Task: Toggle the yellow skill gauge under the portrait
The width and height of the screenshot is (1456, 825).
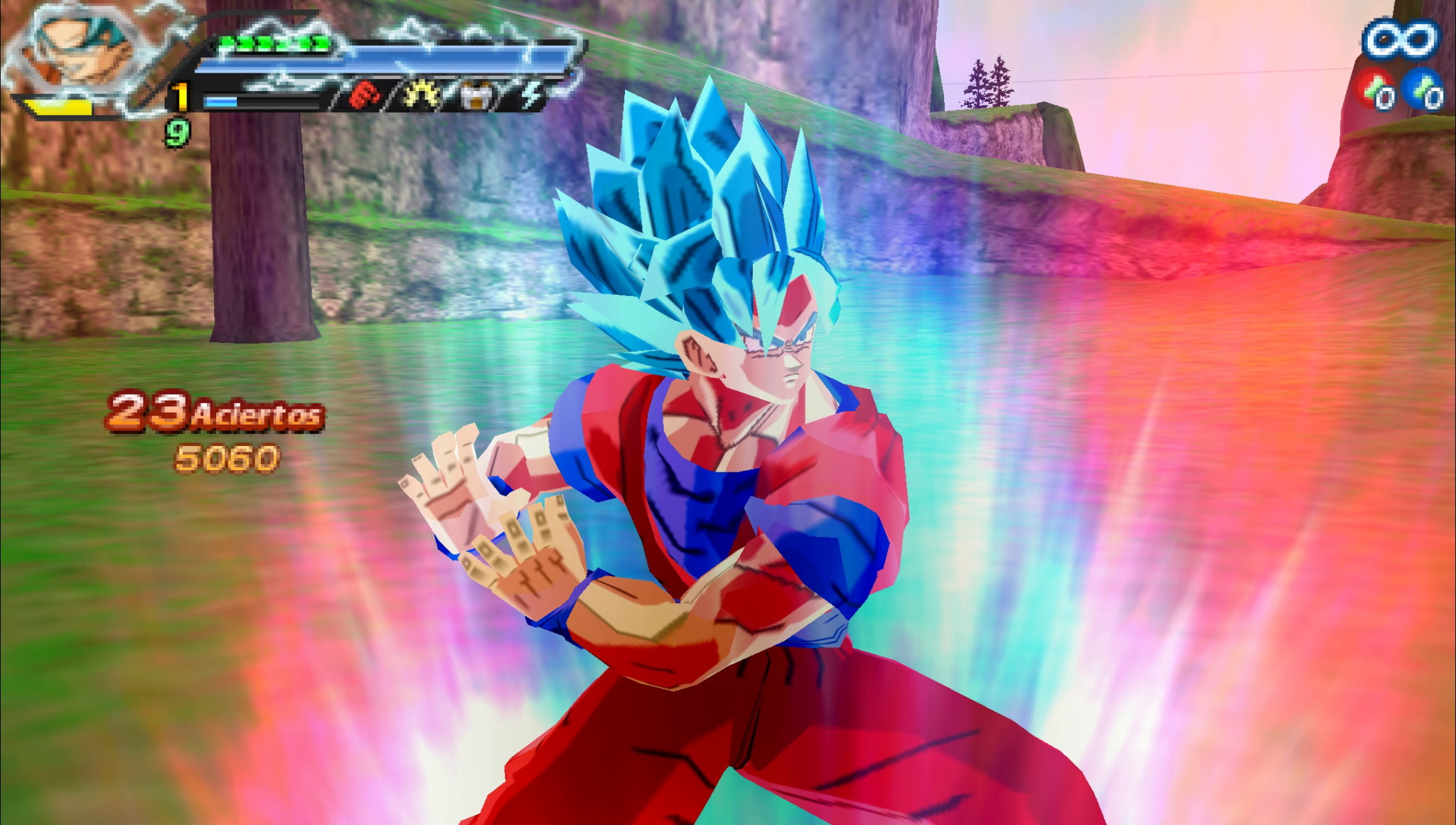Action: point(57,107)
